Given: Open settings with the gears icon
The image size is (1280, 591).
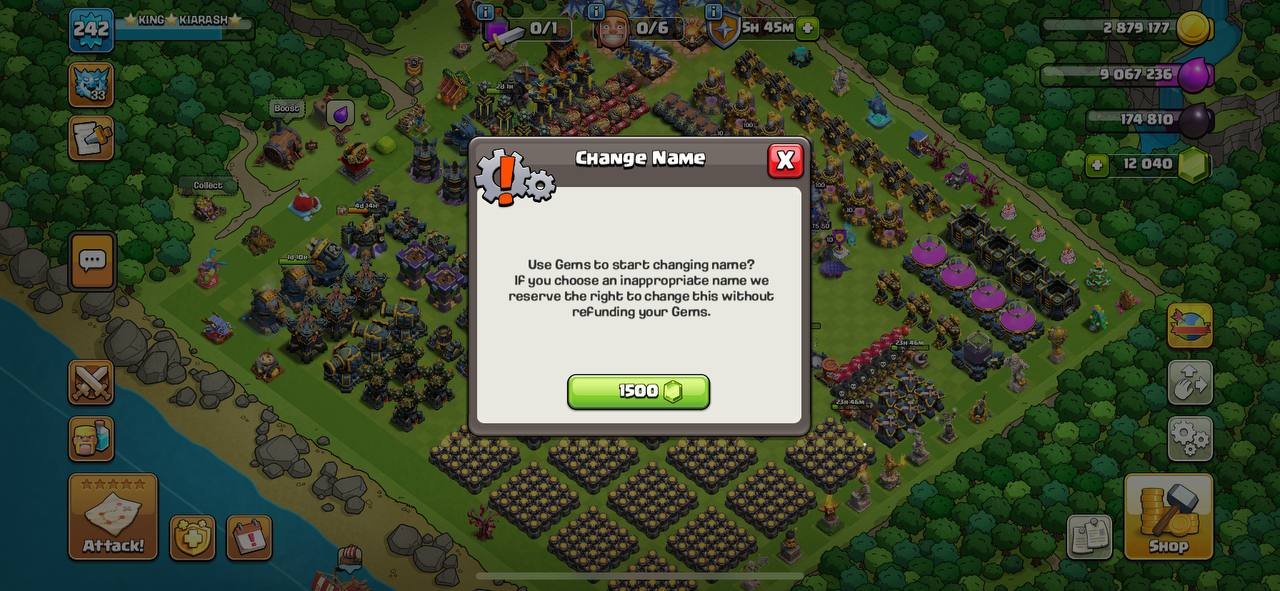Looking at the screenshot, I should (x=1190, y=438).
